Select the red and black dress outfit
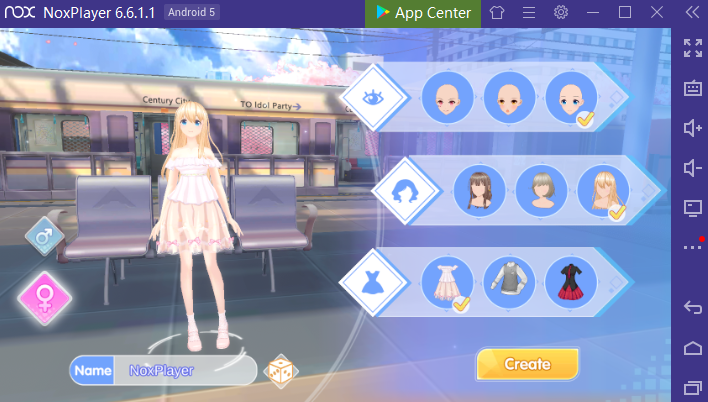Screen dimensions: 708x402 coord(571,282)
